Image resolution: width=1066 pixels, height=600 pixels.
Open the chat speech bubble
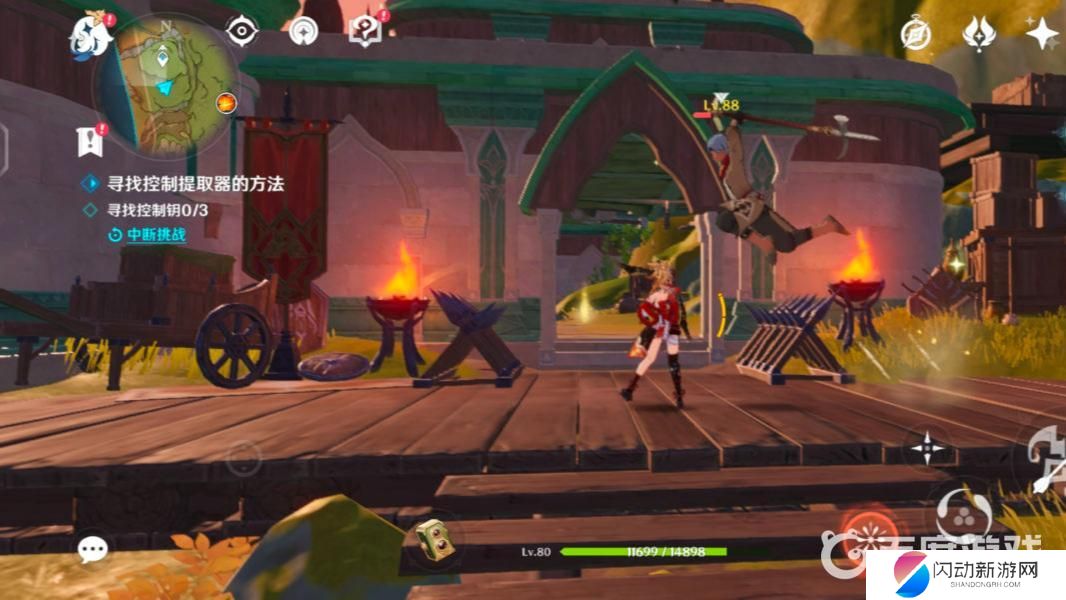(x=93, y=549)
